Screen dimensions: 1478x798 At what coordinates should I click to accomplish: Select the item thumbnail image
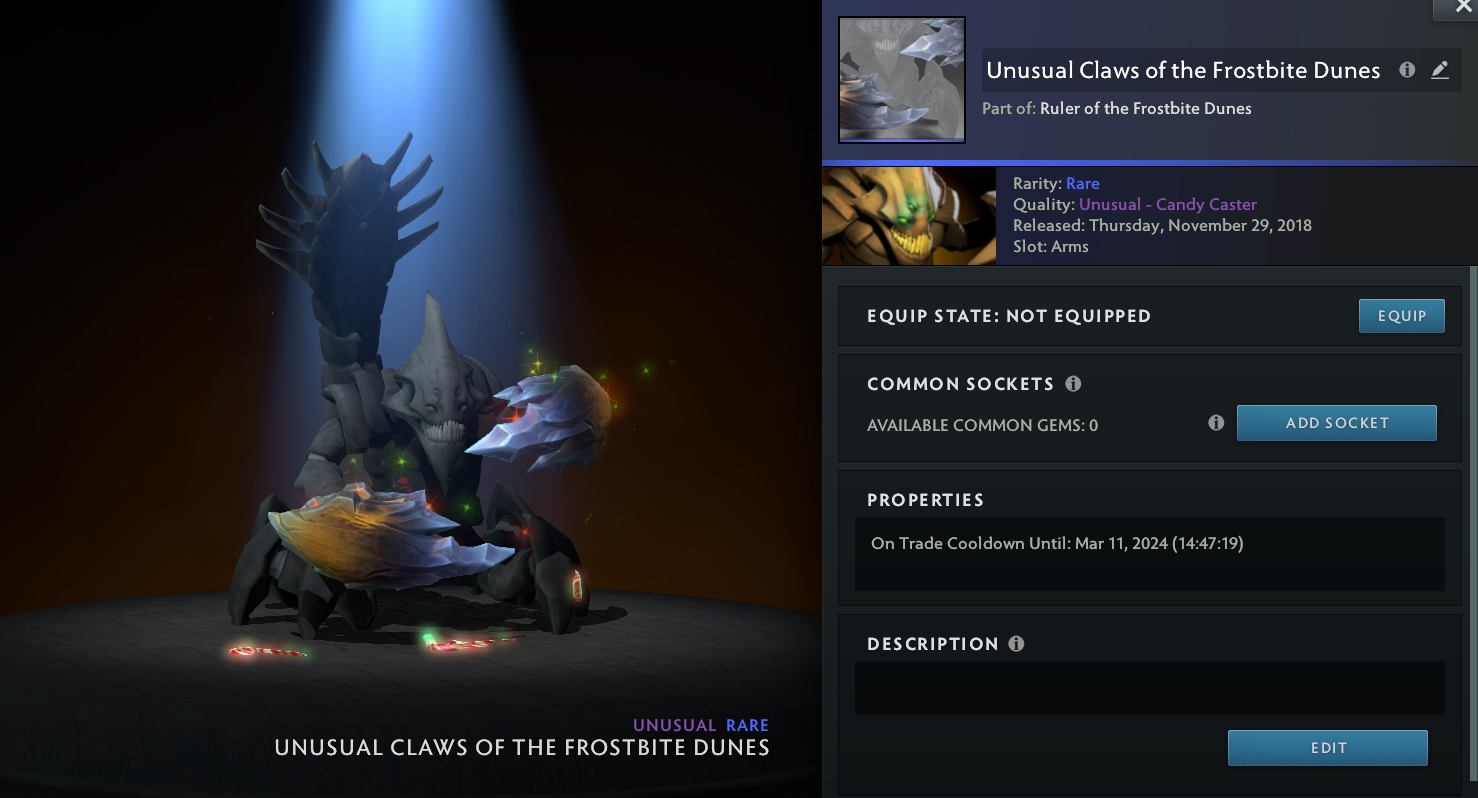point(901,80)
